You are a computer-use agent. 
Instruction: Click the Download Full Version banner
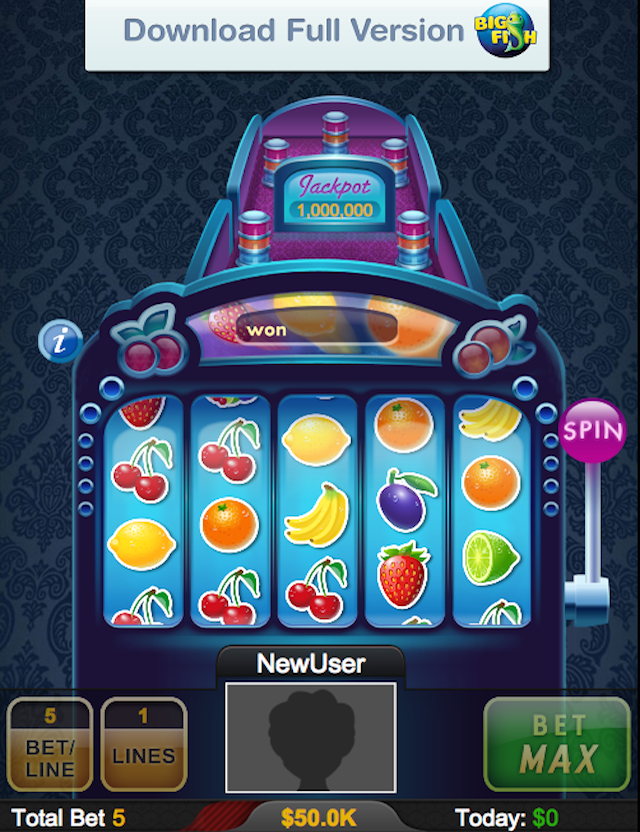(317, 33)
